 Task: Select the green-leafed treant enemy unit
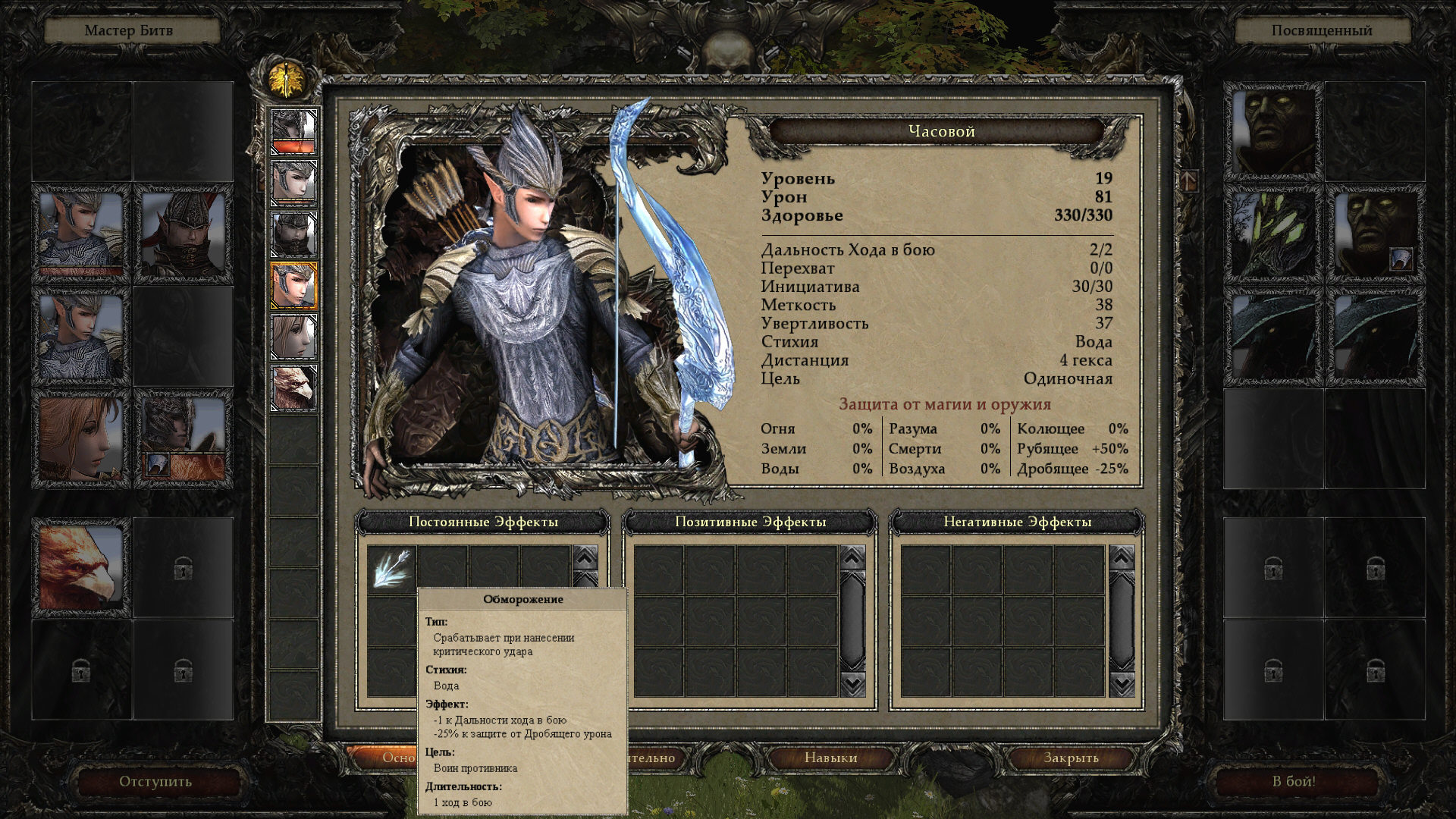pos(1273,234)
